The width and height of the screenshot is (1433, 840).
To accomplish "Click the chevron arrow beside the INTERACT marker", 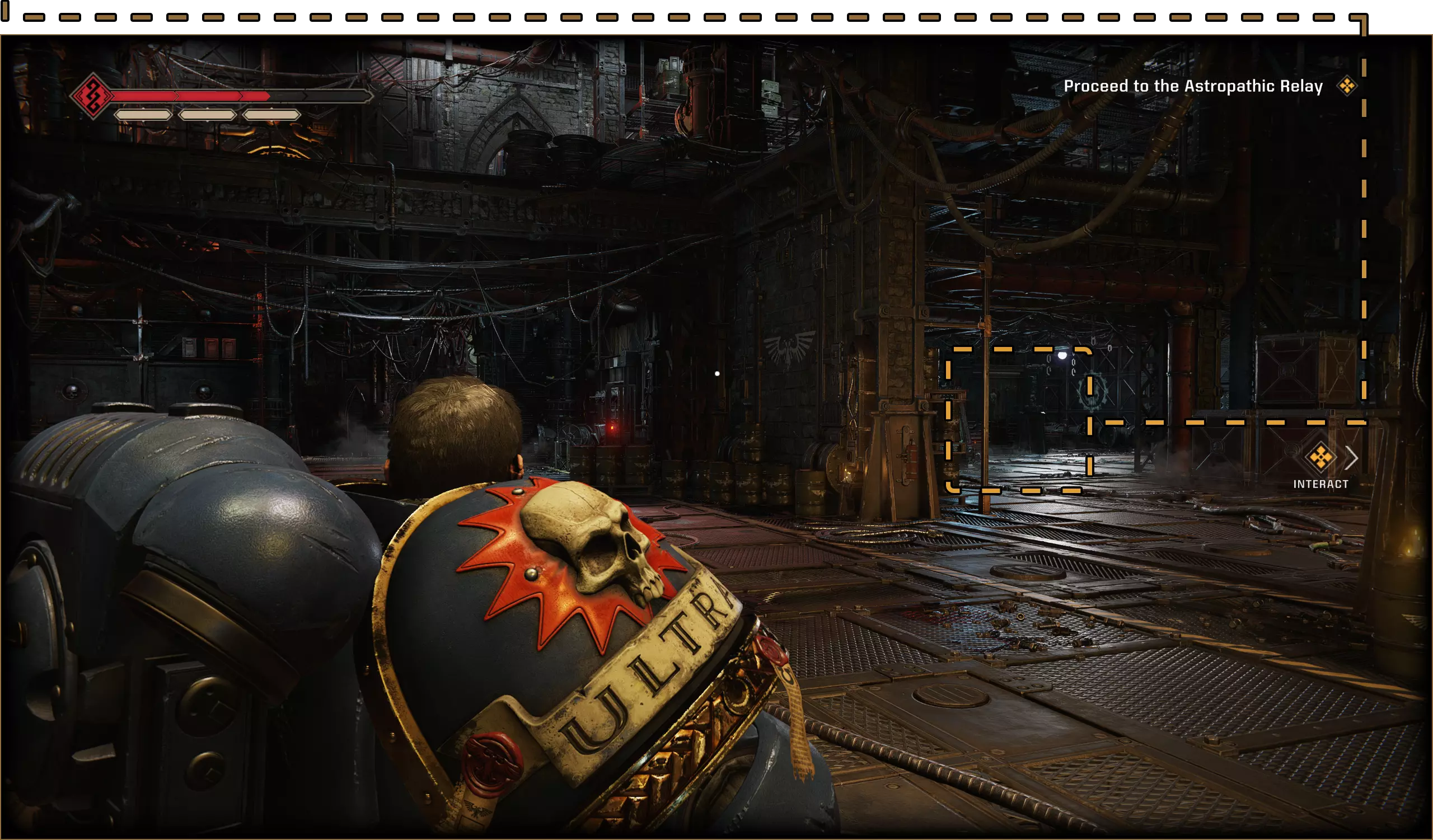I will pos(1352,458).
